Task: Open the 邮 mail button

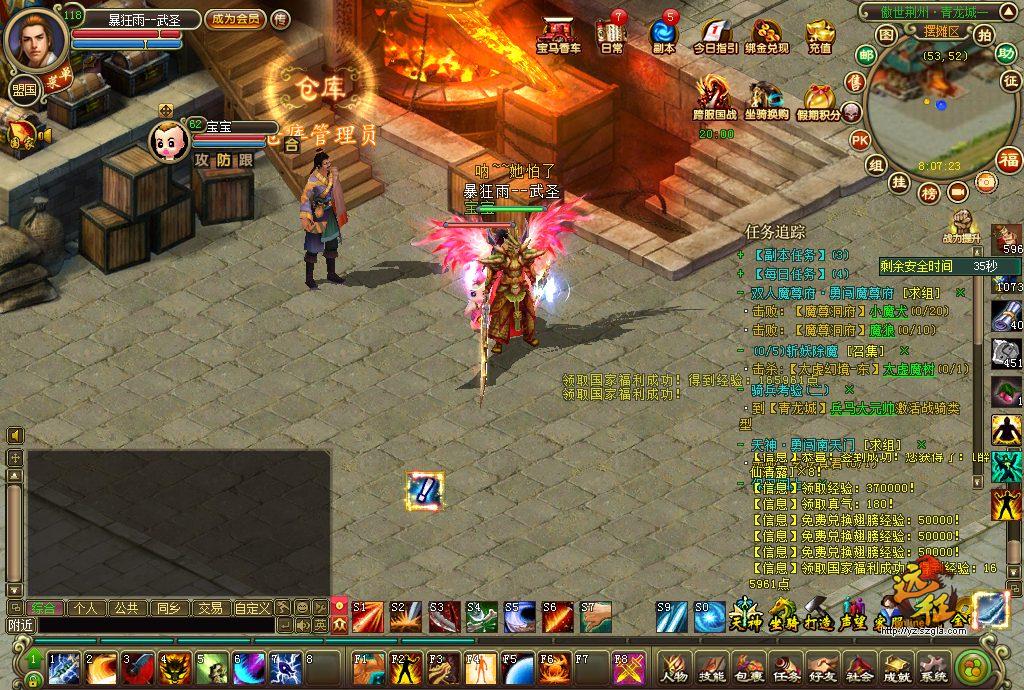Action: [x=865, y=55]
